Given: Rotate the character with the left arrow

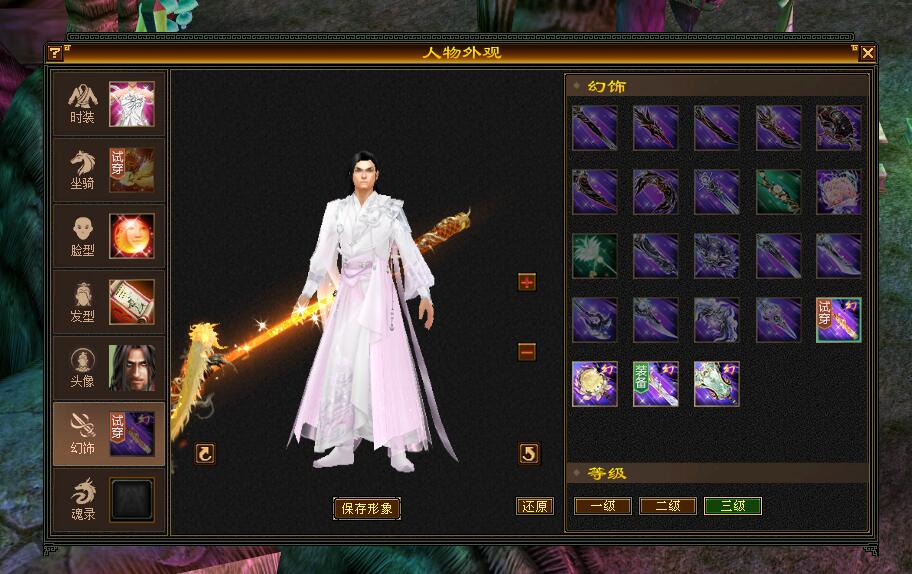Looking at the screenshot, I should 205,454.
